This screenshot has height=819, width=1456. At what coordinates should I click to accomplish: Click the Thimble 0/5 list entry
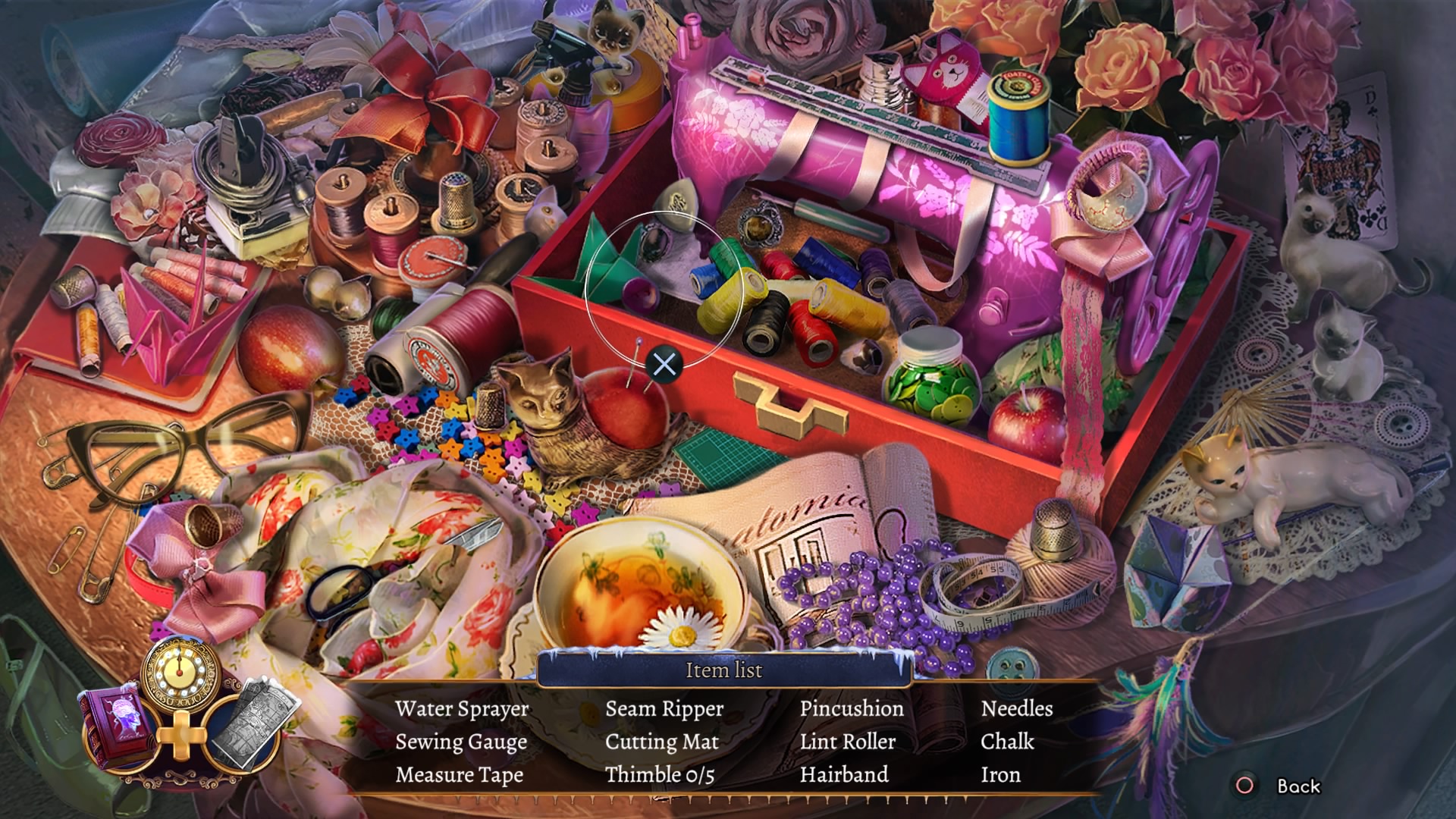(x=660, y=775)
